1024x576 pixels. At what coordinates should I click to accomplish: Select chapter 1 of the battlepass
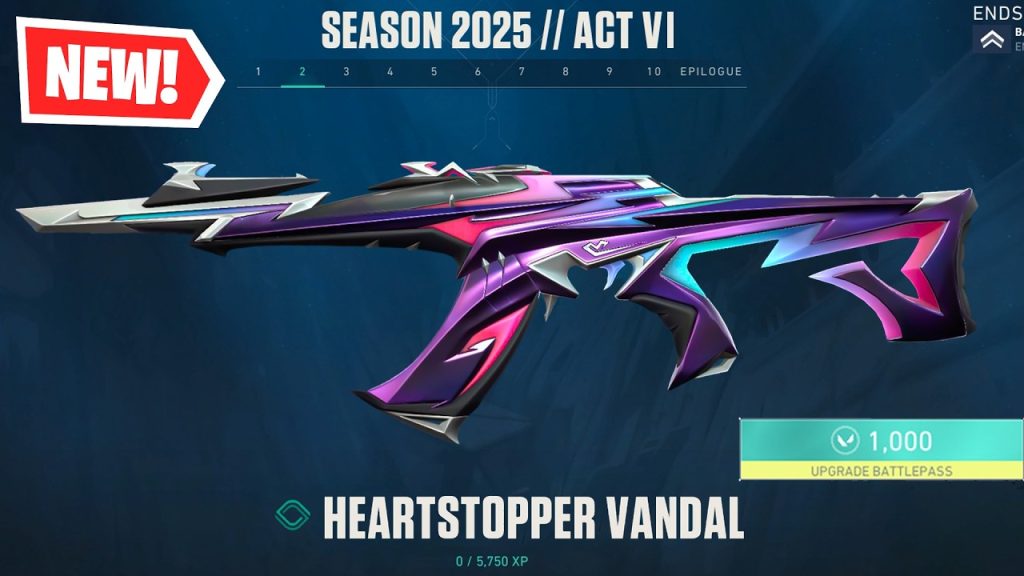[x=259, y=72]
